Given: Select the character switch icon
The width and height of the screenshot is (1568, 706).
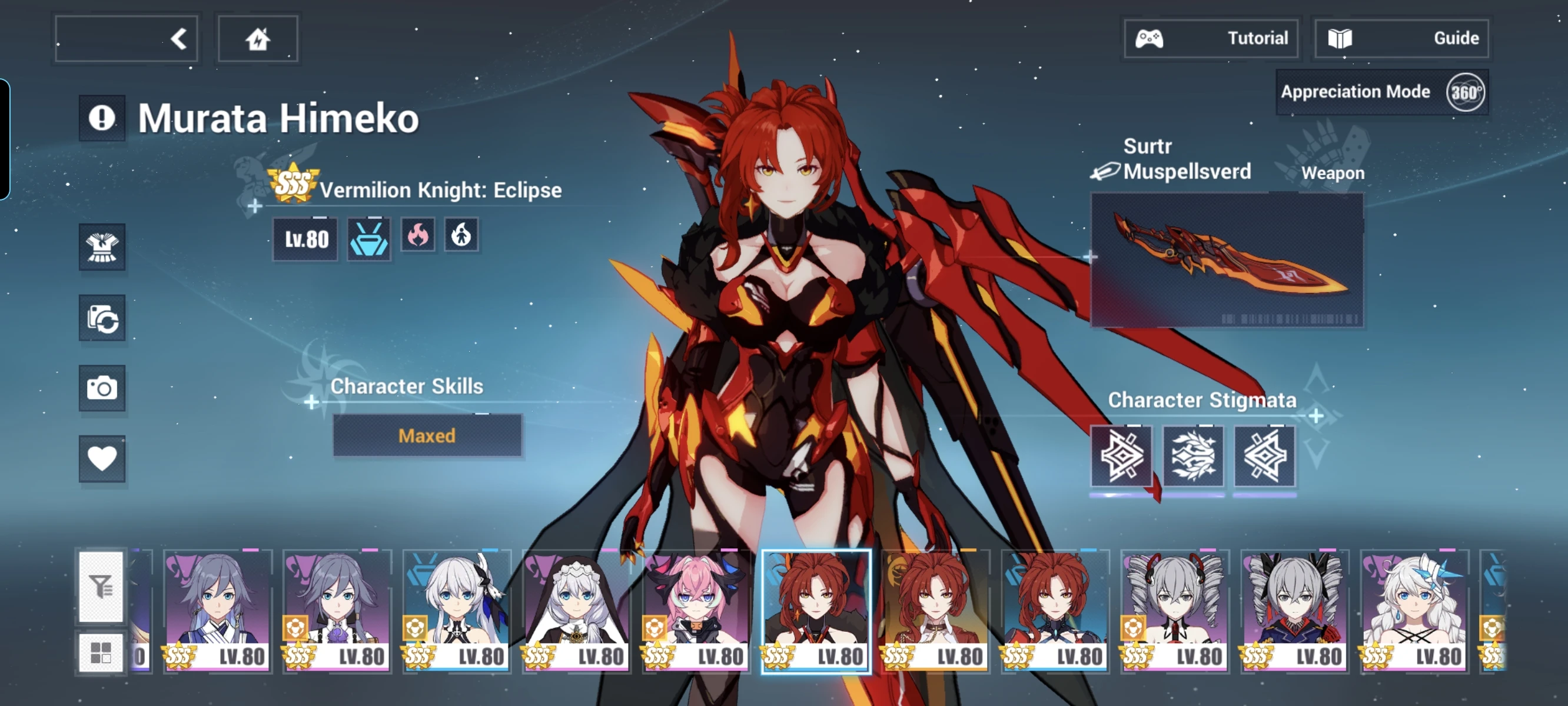Looking at the screenshot, I should [102, 318].
